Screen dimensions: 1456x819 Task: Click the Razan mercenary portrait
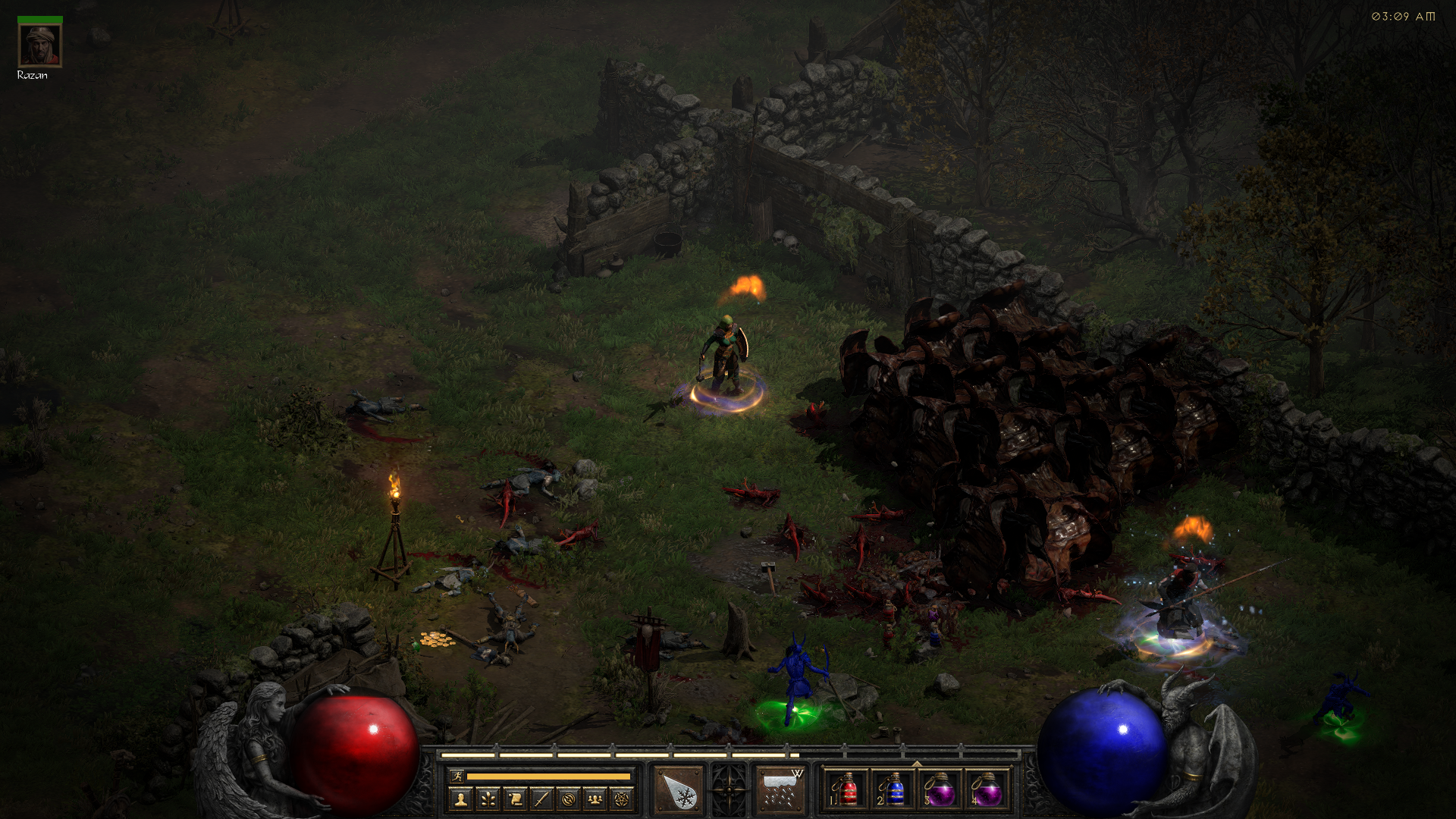[x=39, y=45]
